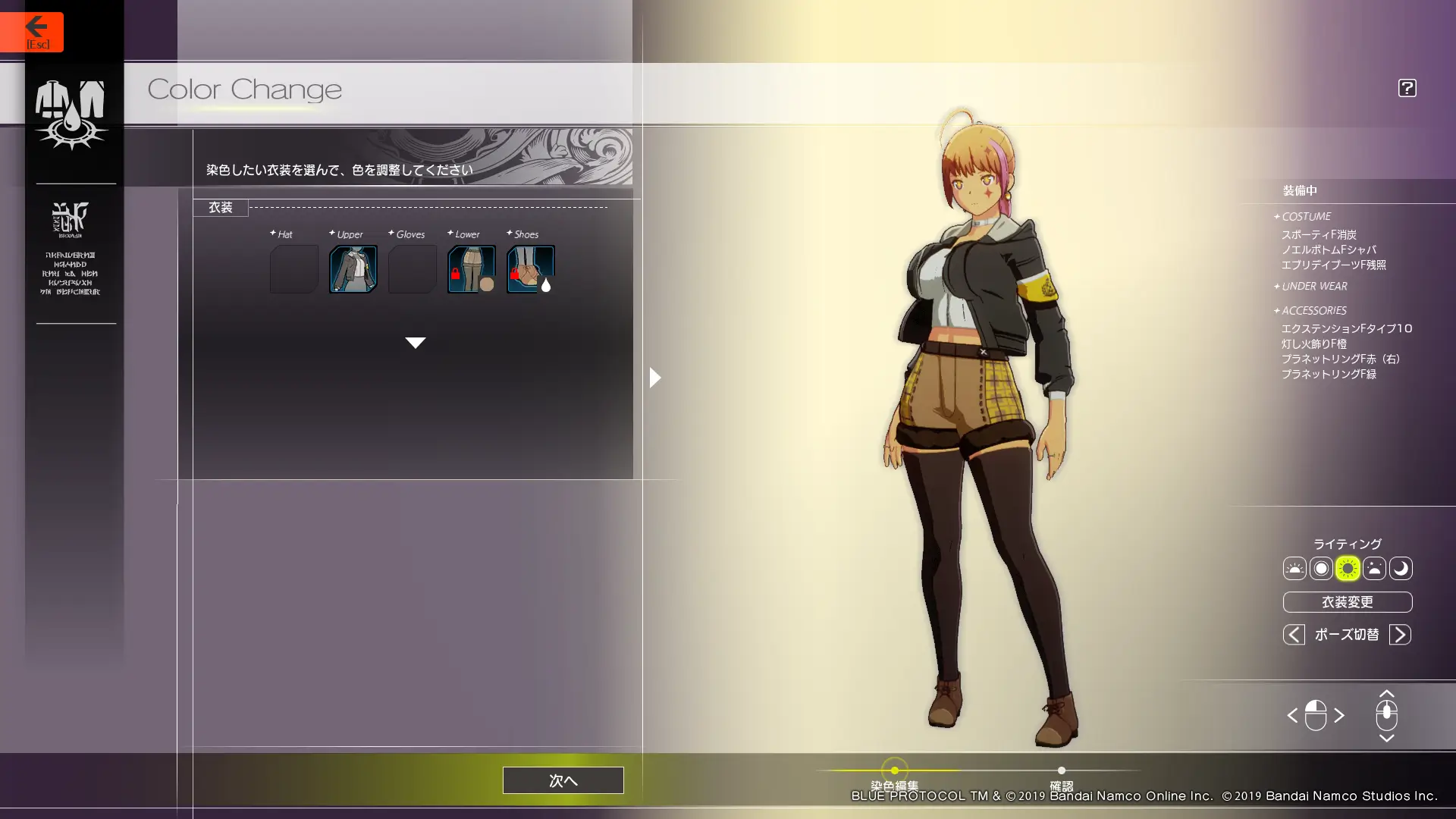The width and height of the screenshot is (1456, 819).
Task: Set lighting to sunrise
Action: [1294, 569]
